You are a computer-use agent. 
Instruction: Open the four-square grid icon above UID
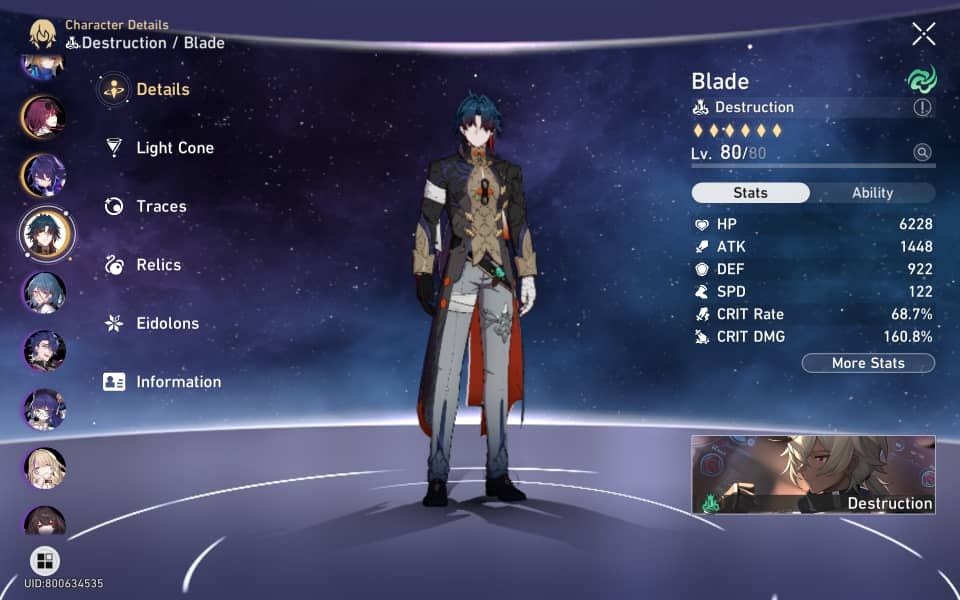[45, 560]
